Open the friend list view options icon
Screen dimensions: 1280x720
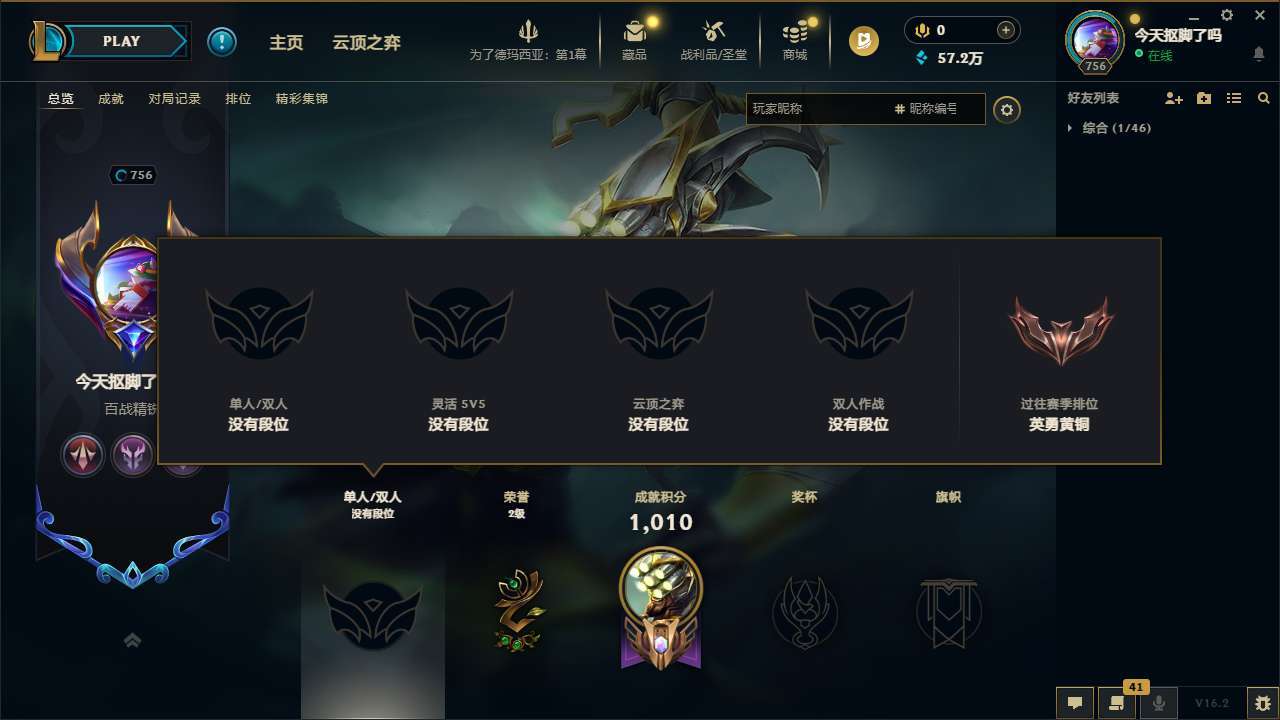1233,98
